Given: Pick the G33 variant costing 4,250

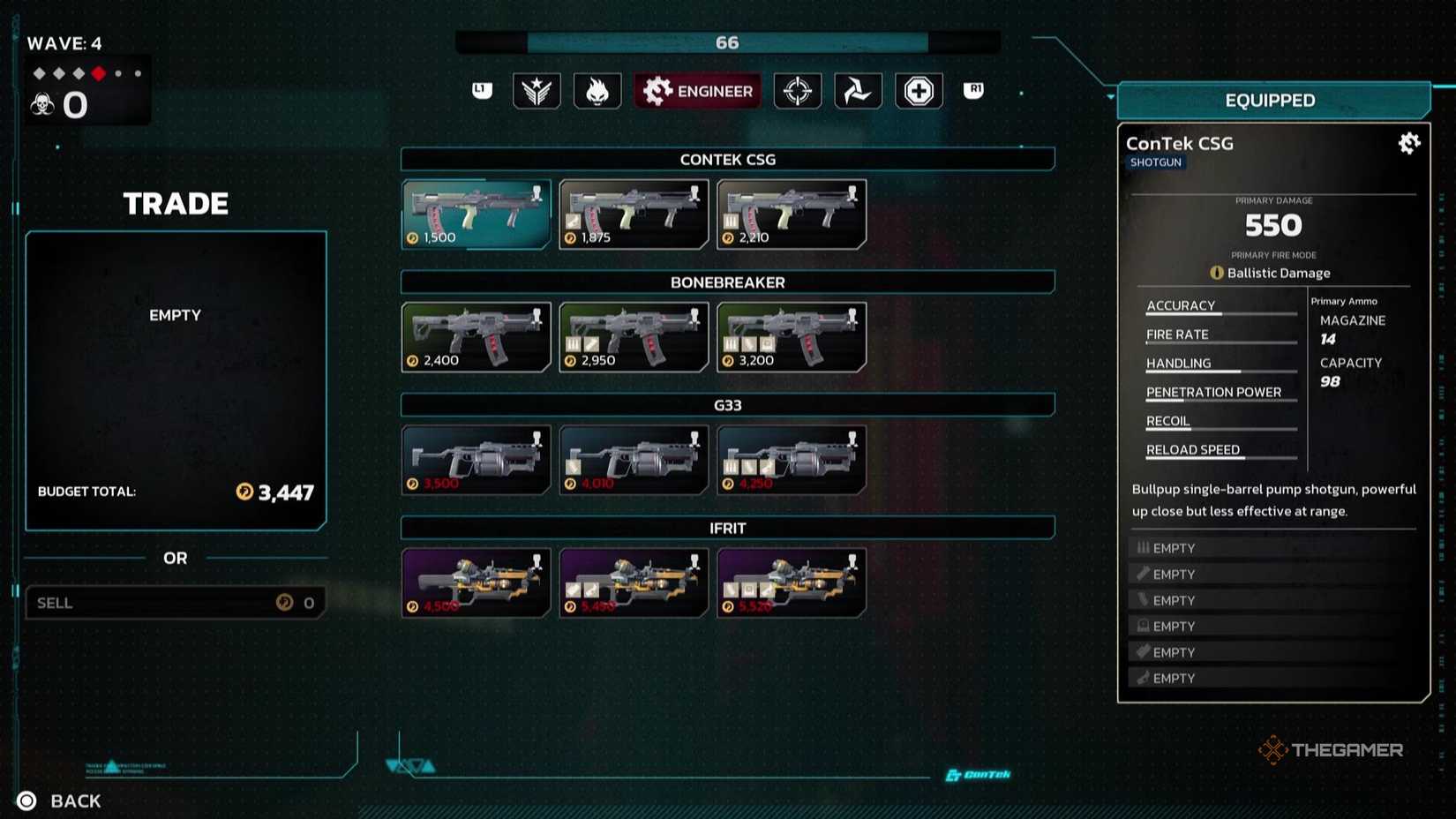Looking at the screenshot, I should click(x=792, y=460).
